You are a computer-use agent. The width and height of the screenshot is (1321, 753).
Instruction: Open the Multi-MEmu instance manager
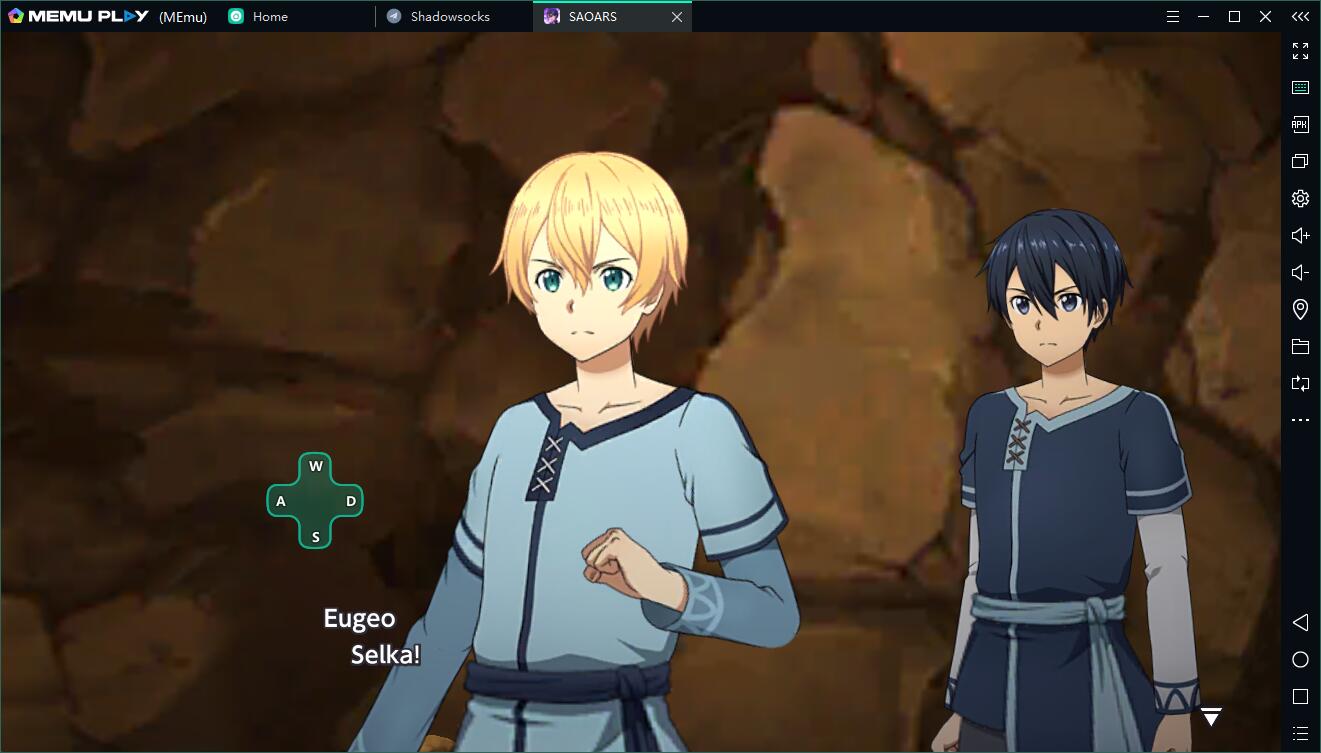[1300, 161]
